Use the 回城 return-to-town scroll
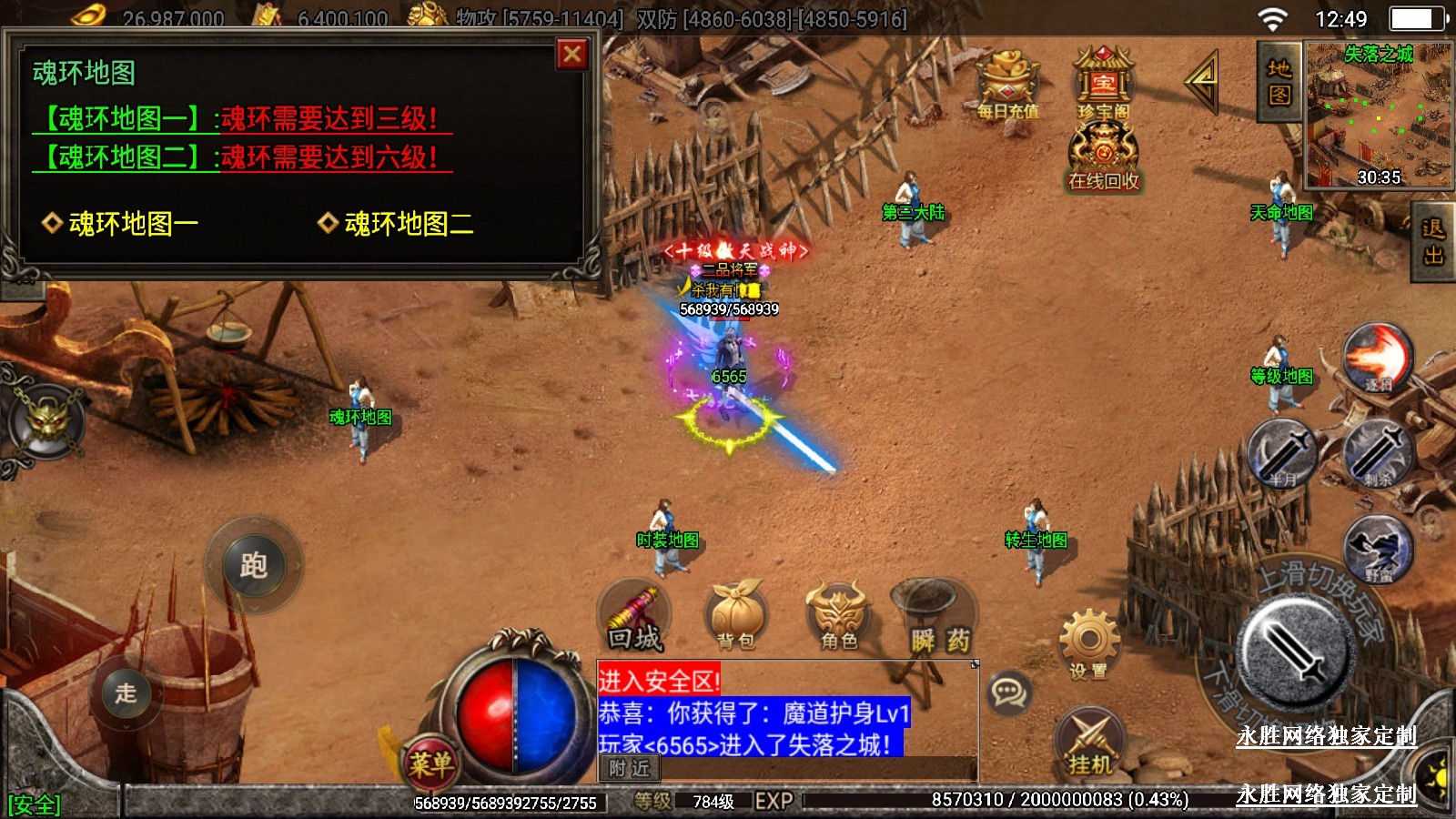The image size is (1456, 819). click(x=635, y=618)
